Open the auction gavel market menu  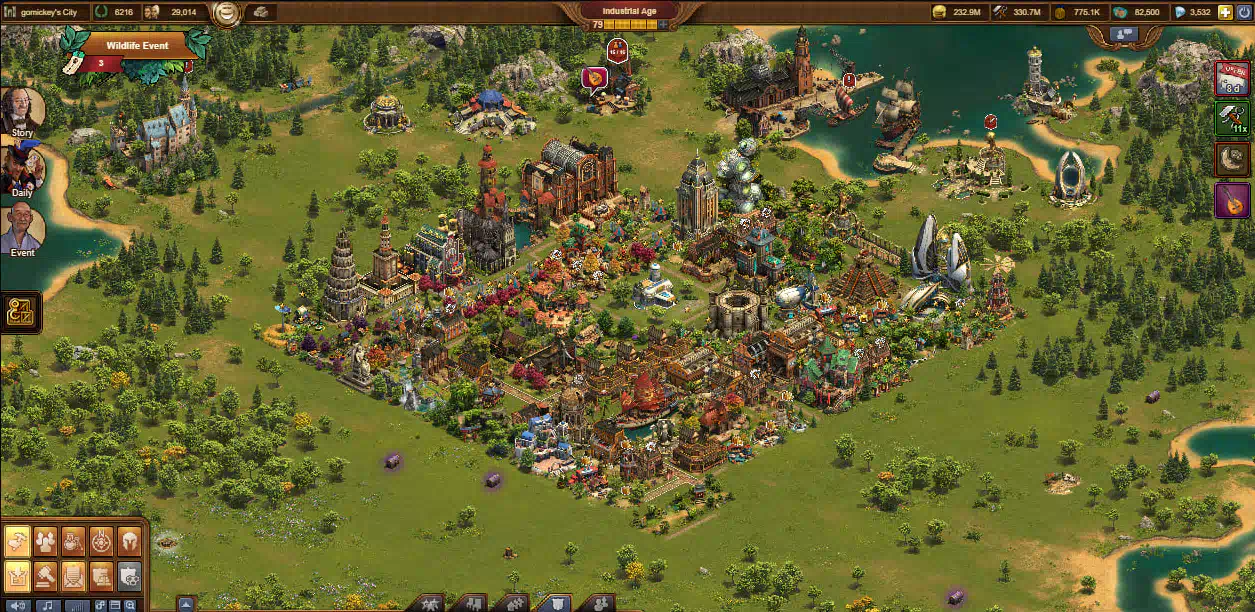point(46,574)
